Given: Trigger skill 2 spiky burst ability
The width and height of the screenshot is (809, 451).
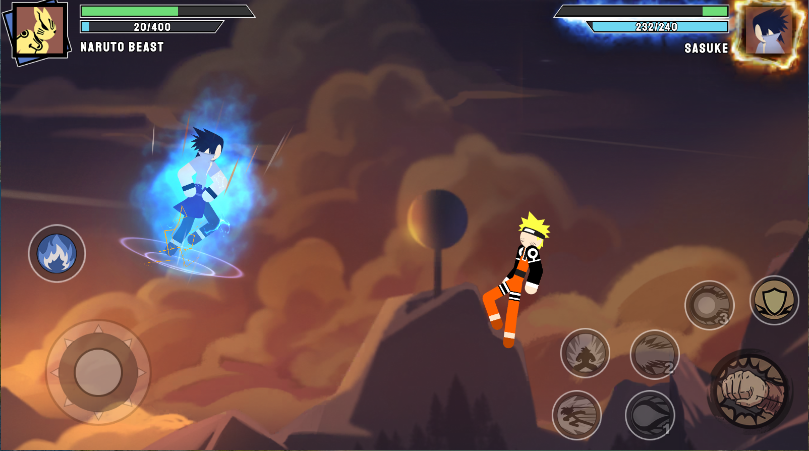Looking at the screenshot, I should [x=654, y=354].
